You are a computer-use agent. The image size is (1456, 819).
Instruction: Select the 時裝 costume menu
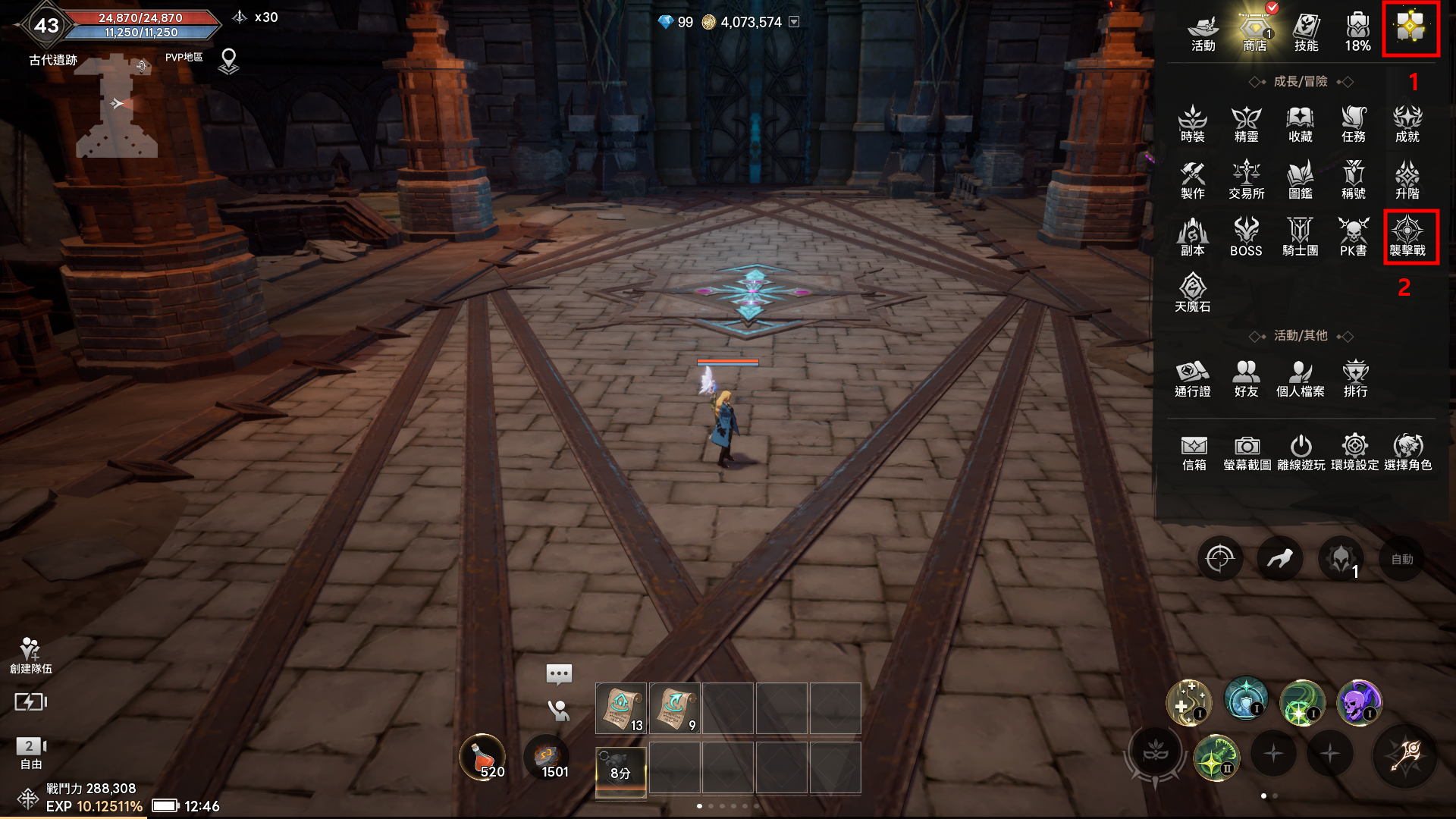[x=1193, y=124]
